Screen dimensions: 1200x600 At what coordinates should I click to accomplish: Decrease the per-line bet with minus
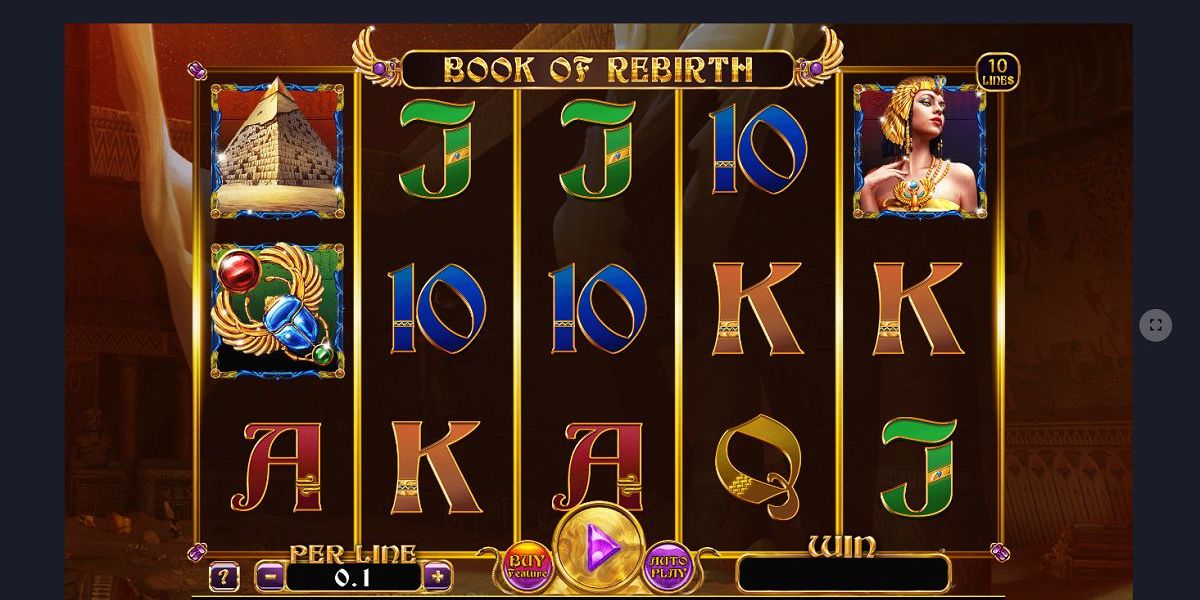click(x=270, y=576)
